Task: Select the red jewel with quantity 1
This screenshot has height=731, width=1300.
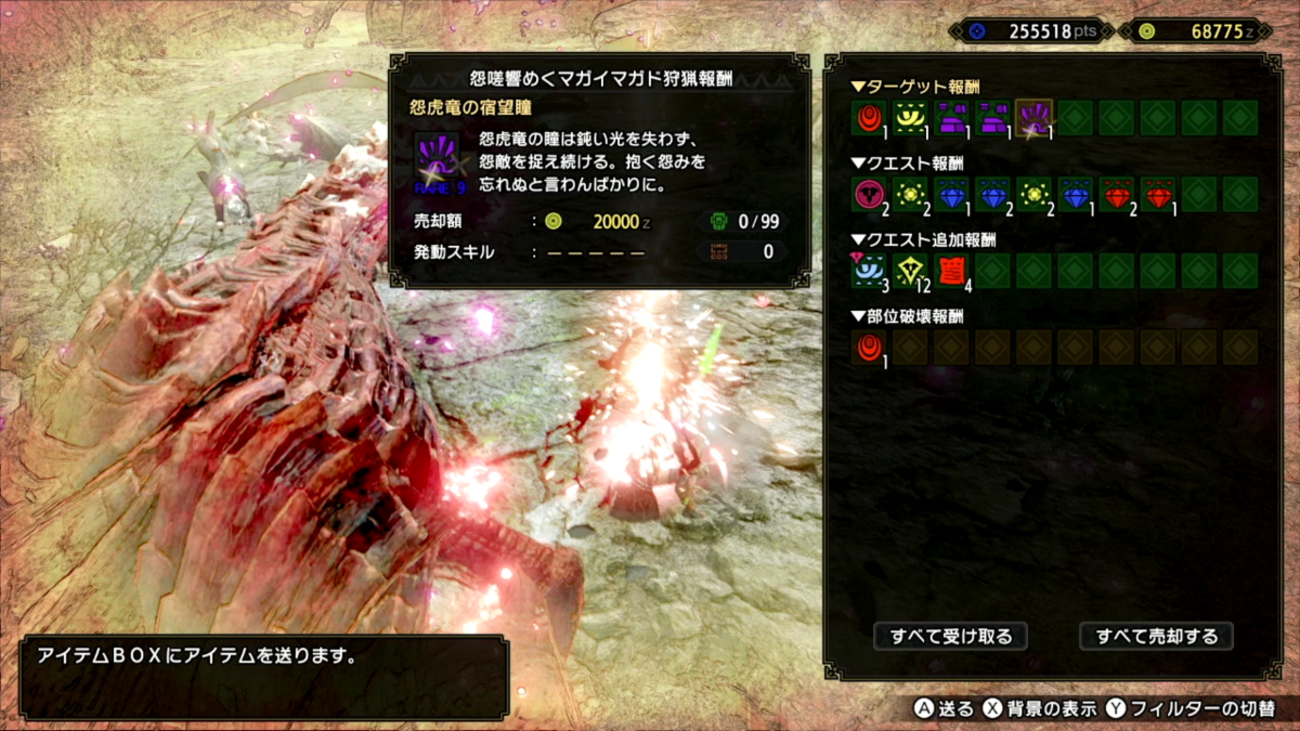Action: pyautogui.click(x=1157, y=195)
